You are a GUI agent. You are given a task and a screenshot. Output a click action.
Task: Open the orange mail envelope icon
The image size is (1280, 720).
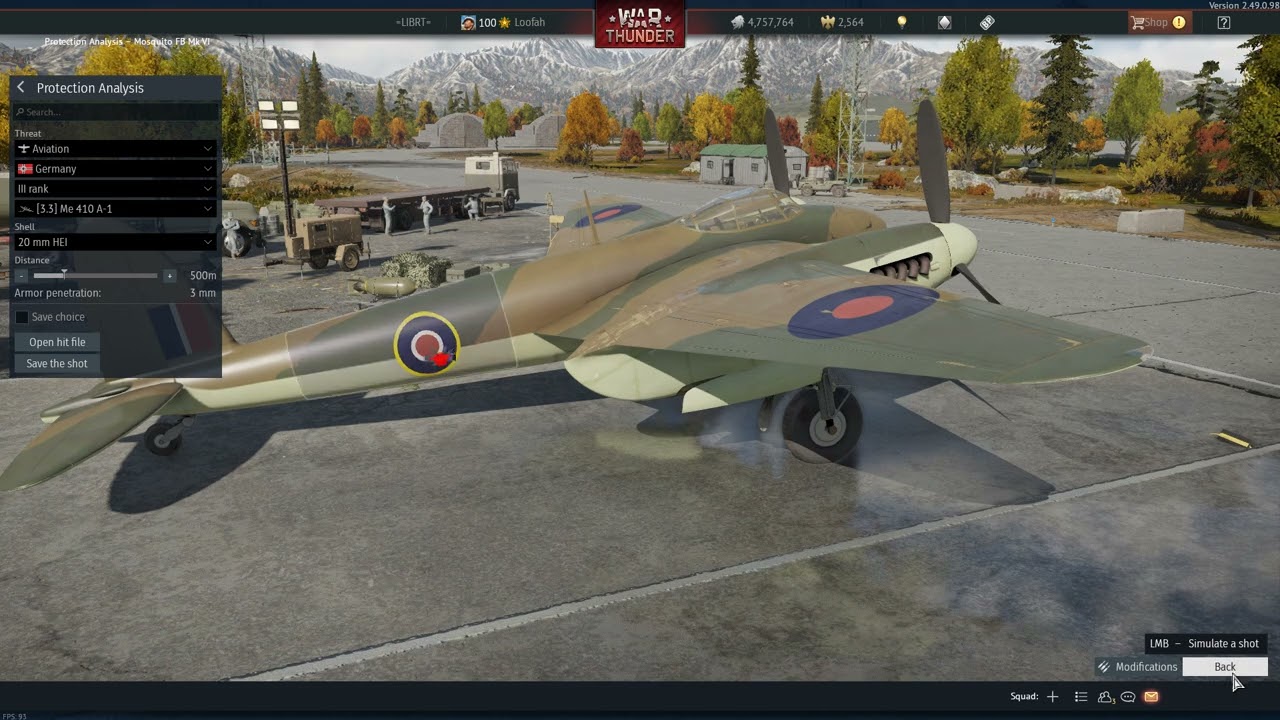pyautogui.click(x=1151, y=697)
